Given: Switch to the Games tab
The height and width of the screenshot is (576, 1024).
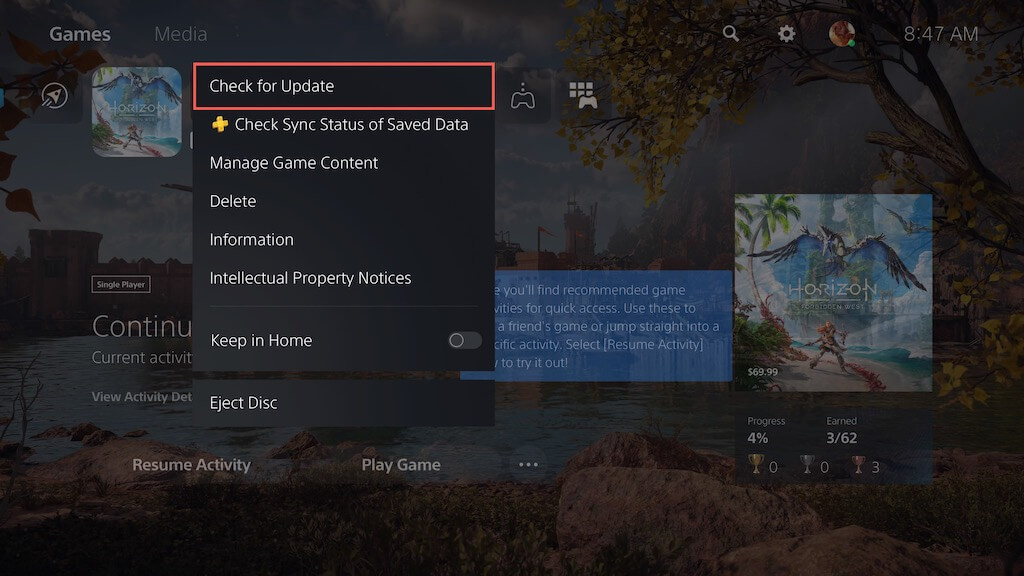Looking at the screenshot, I should (80, 34).
